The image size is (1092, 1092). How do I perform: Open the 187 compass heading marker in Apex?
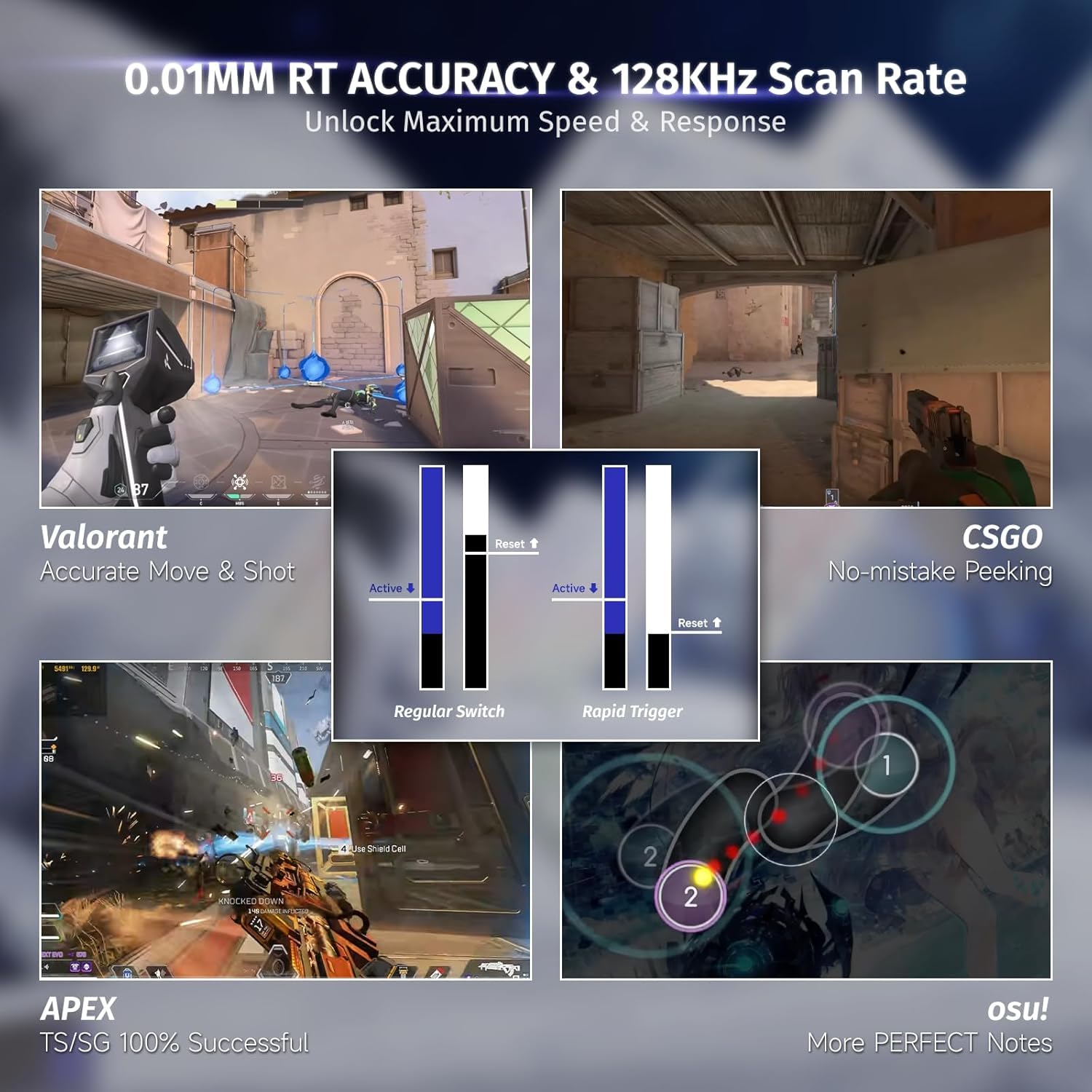coord(278,677)
